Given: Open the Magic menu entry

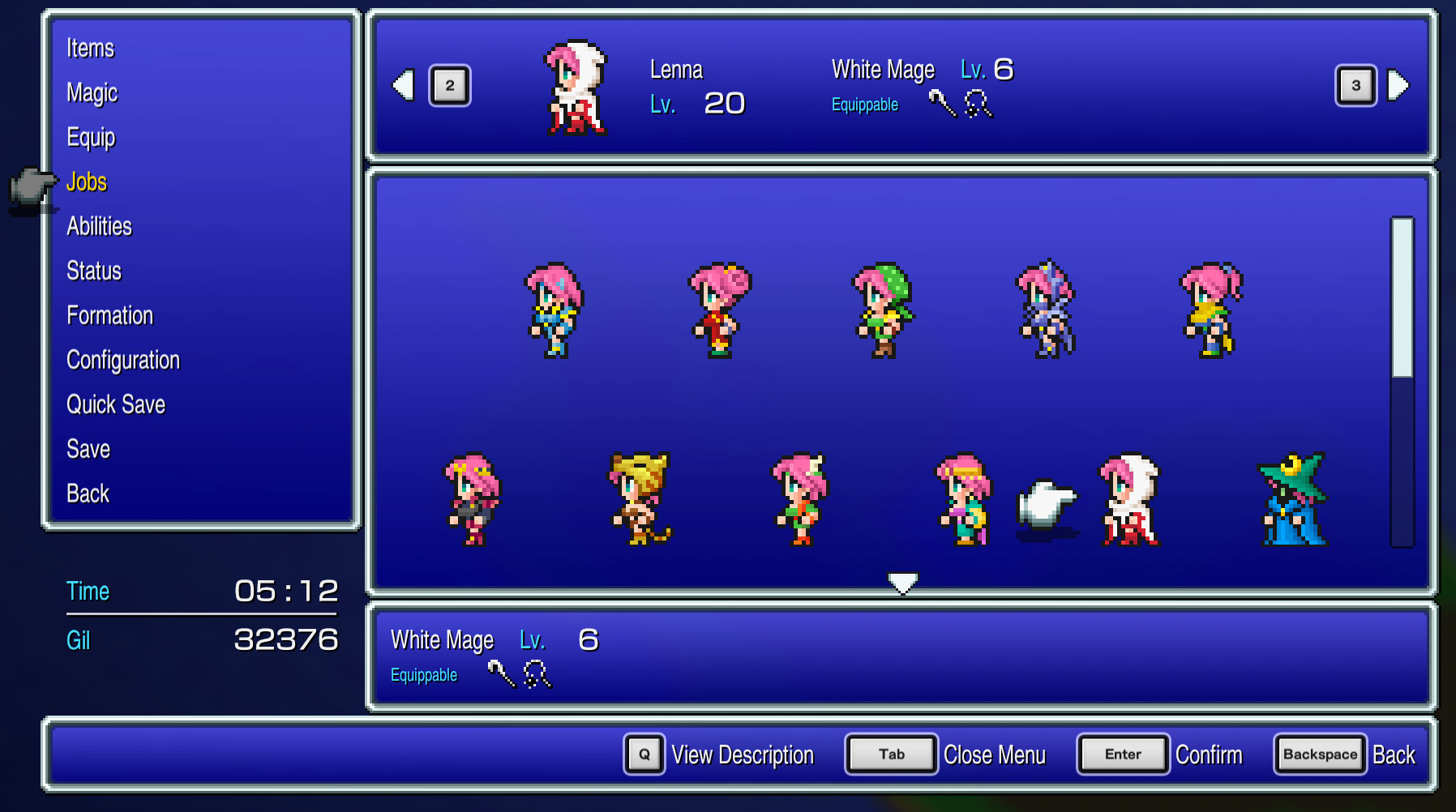Looking at the screenshot, I should coord(92,92).
